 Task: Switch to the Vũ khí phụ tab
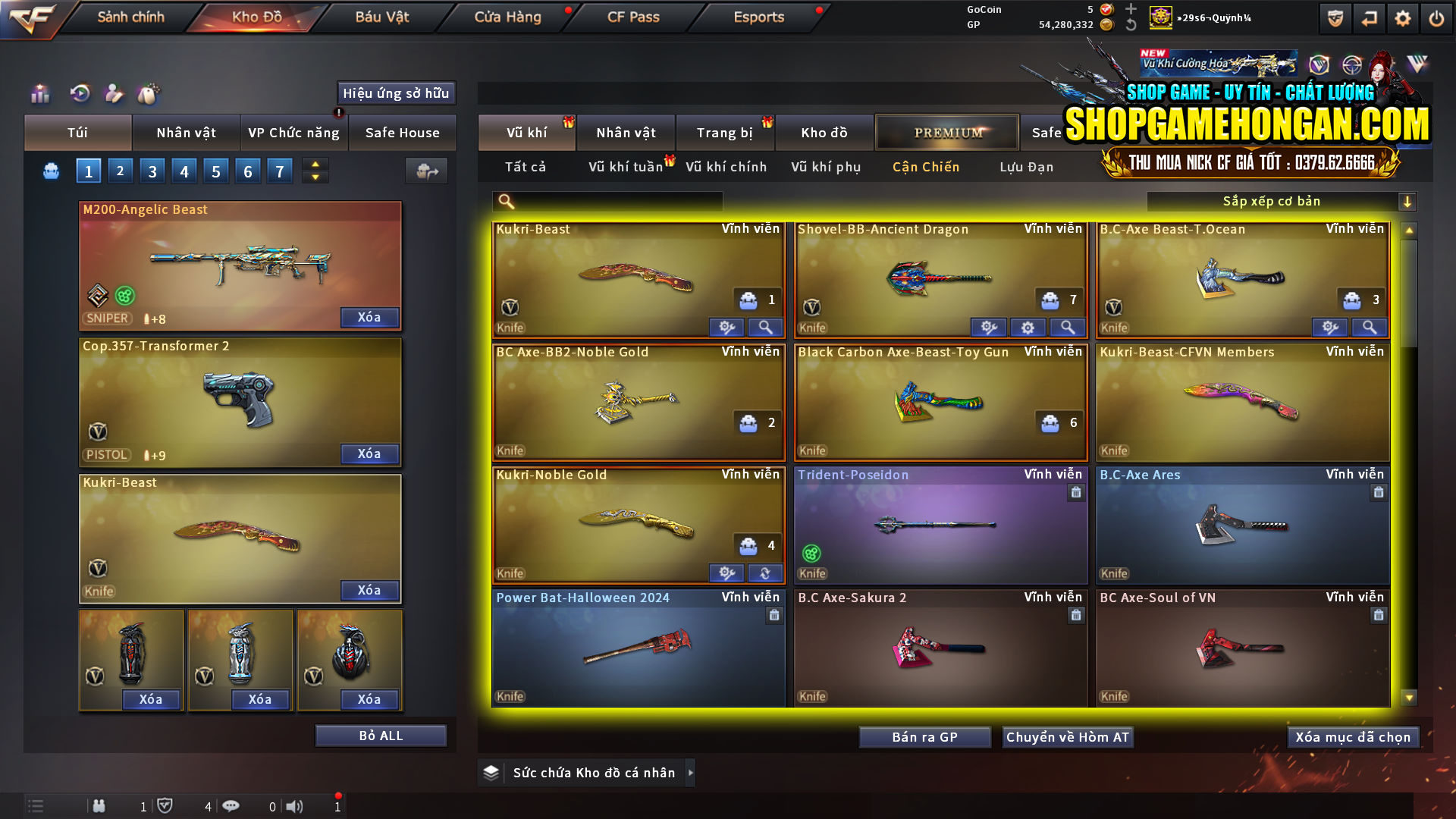[x=824, y=167]
